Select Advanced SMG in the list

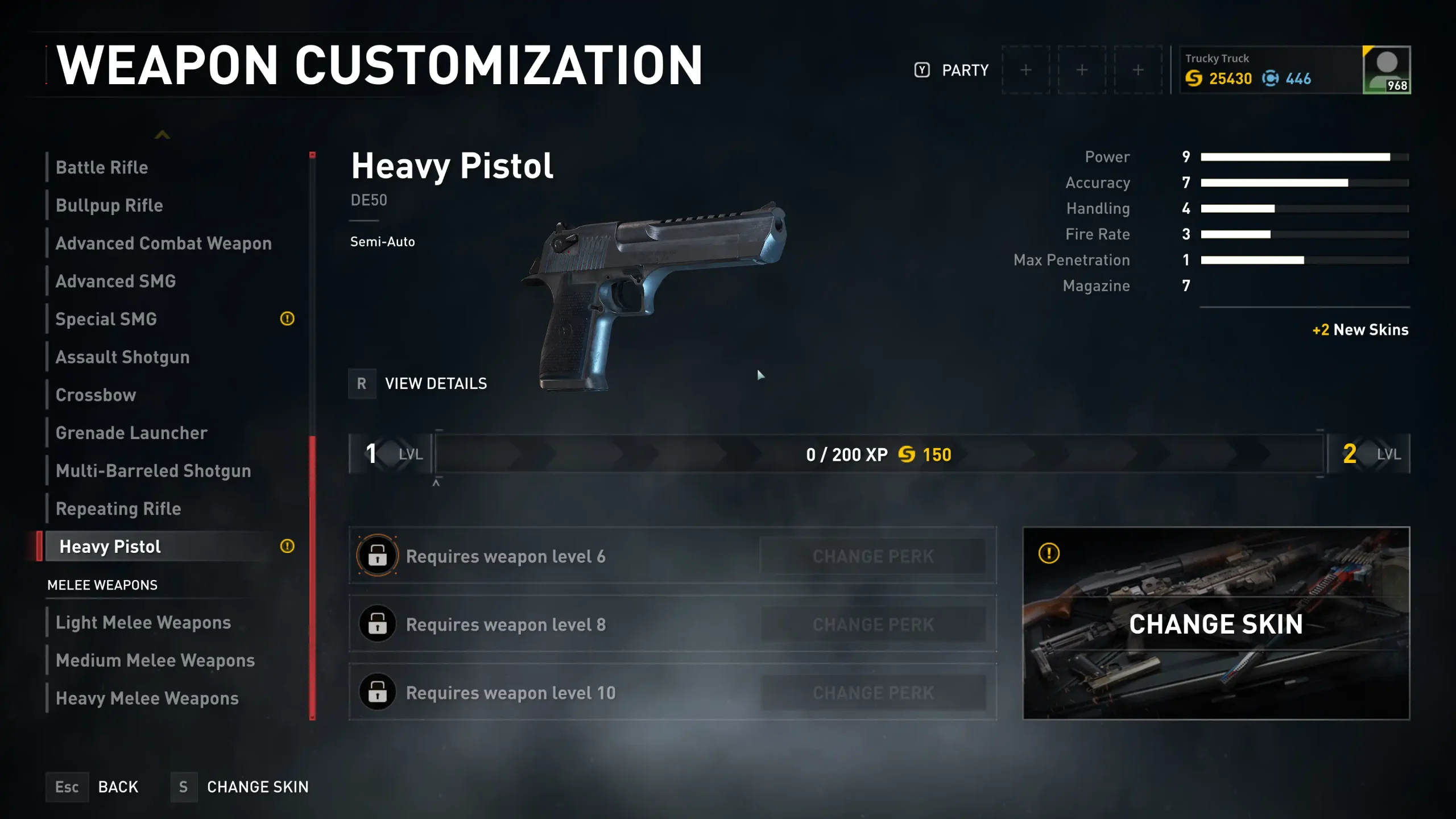(116, 282)
